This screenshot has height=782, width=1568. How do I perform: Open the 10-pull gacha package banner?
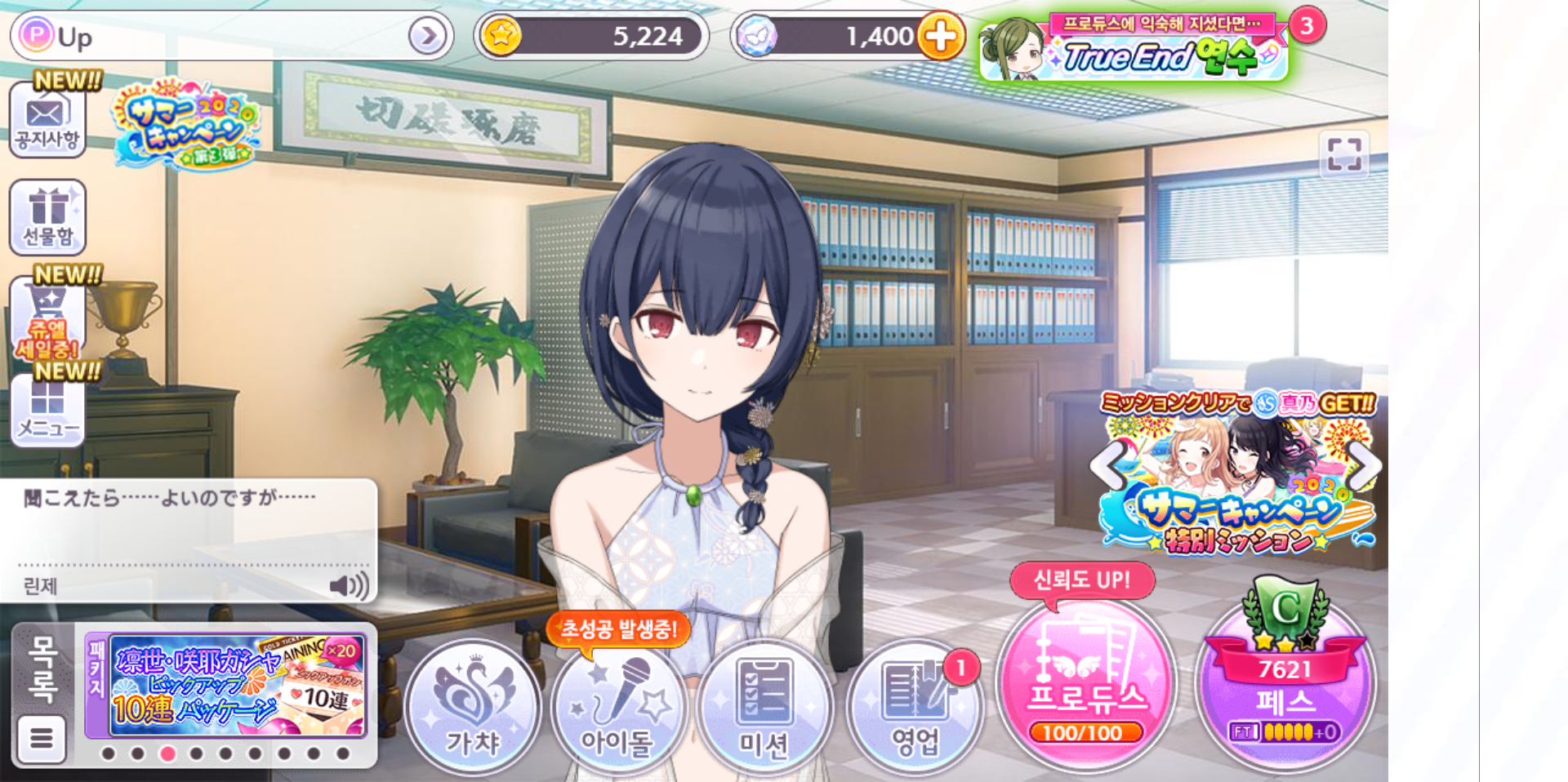237,686
